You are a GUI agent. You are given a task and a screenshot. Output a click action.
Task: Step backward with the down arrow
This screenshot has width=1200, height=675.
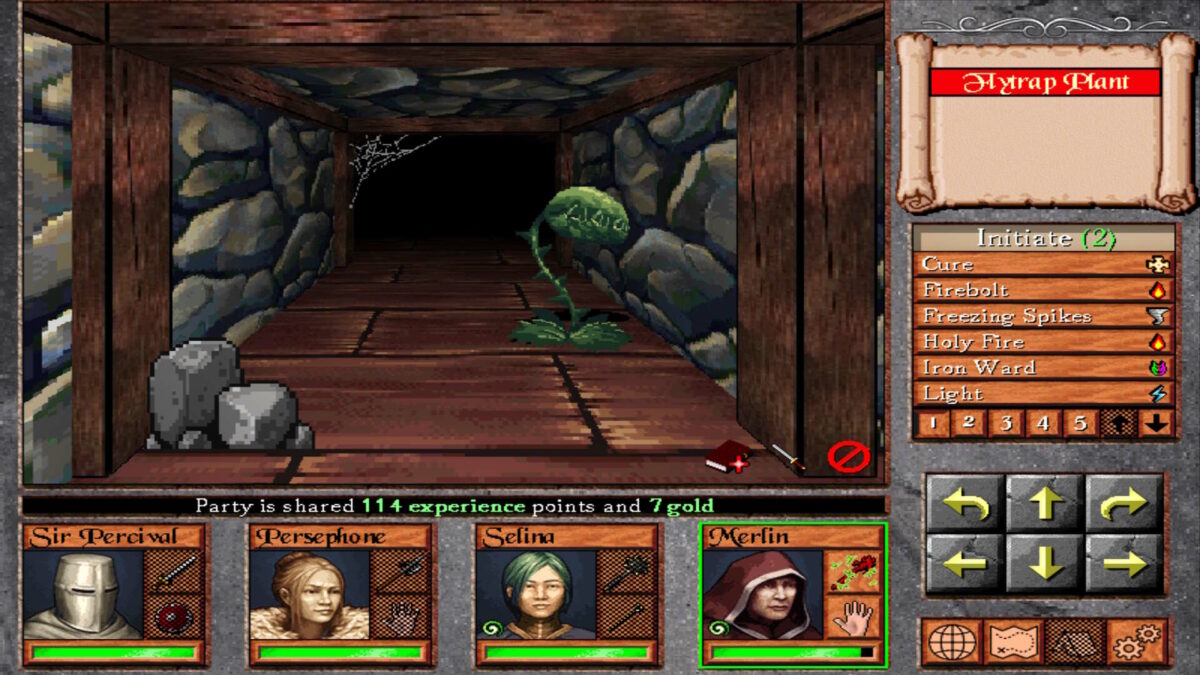click(x=1045, y=562)
